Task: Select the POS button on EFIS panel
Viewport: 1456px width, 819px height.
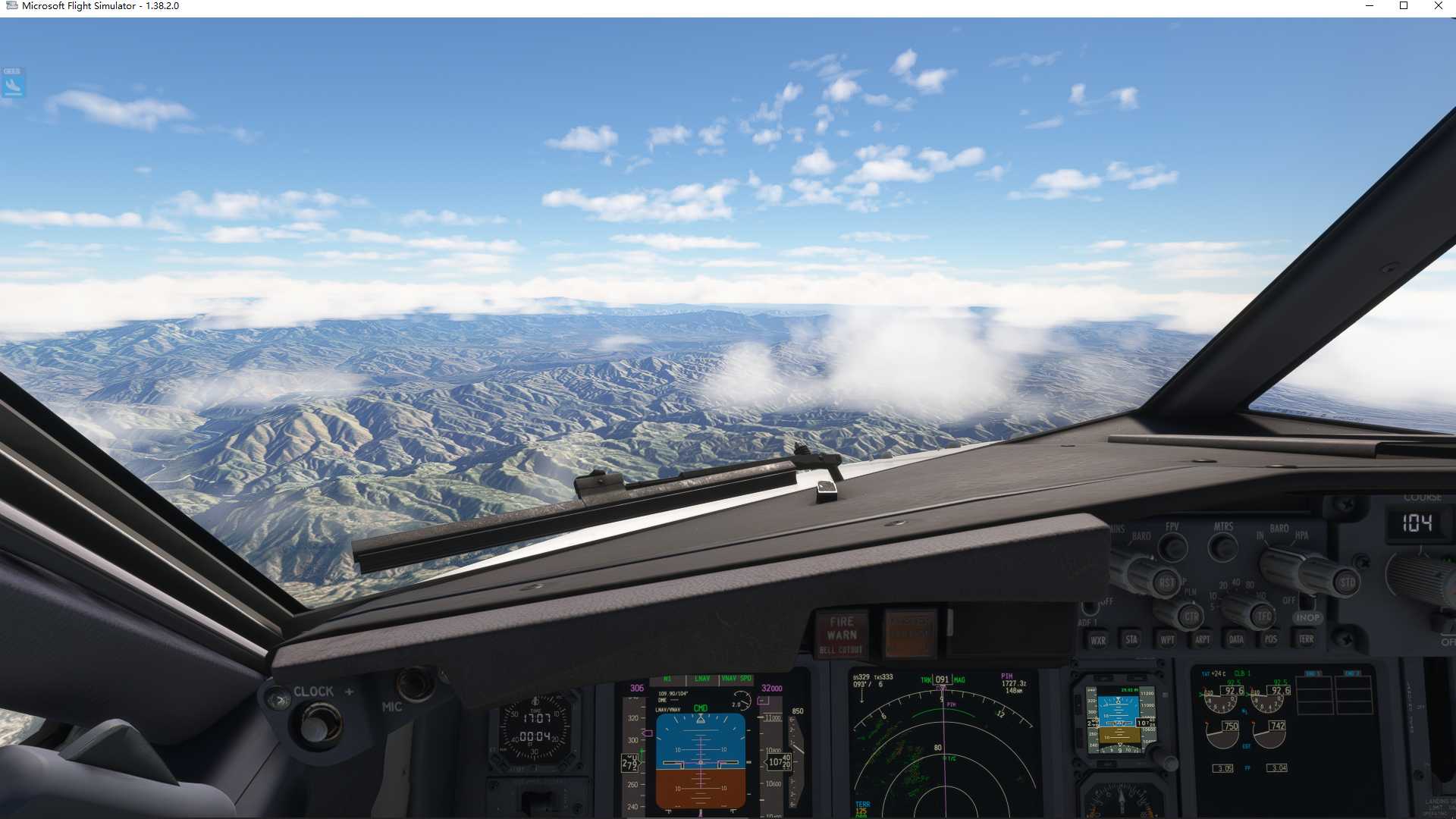Action: 1270,639
